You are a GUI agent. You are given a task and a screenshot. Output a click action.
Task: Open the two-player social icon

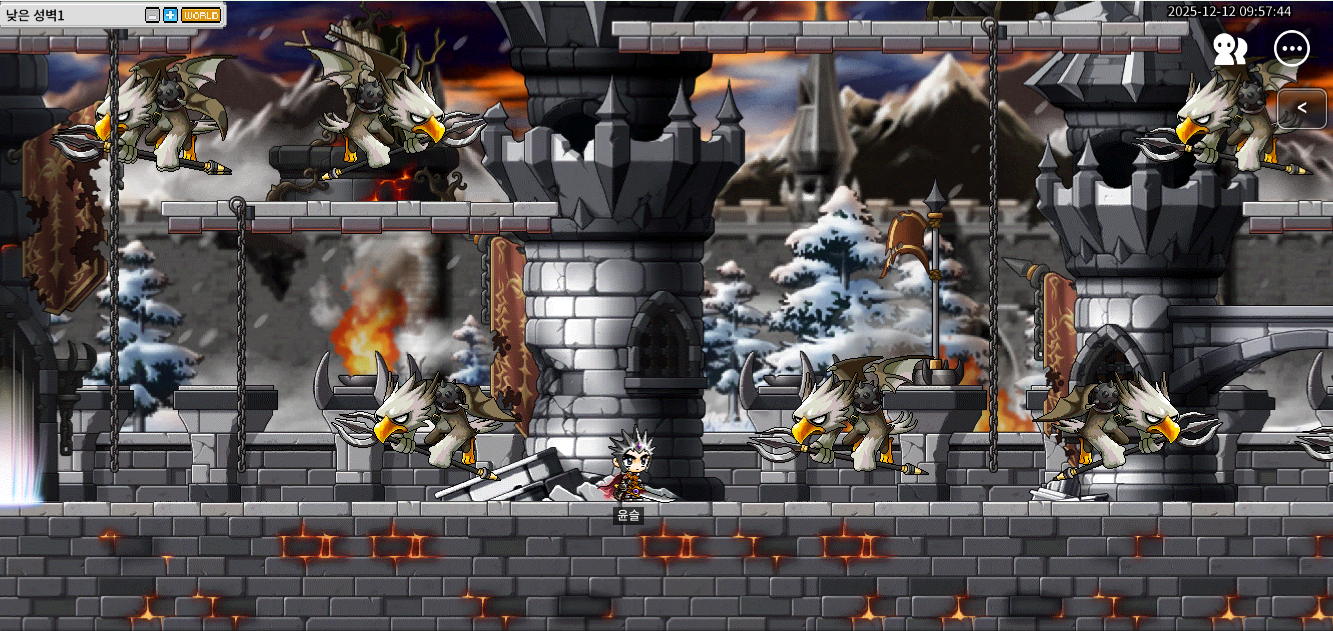point(1230,49)
